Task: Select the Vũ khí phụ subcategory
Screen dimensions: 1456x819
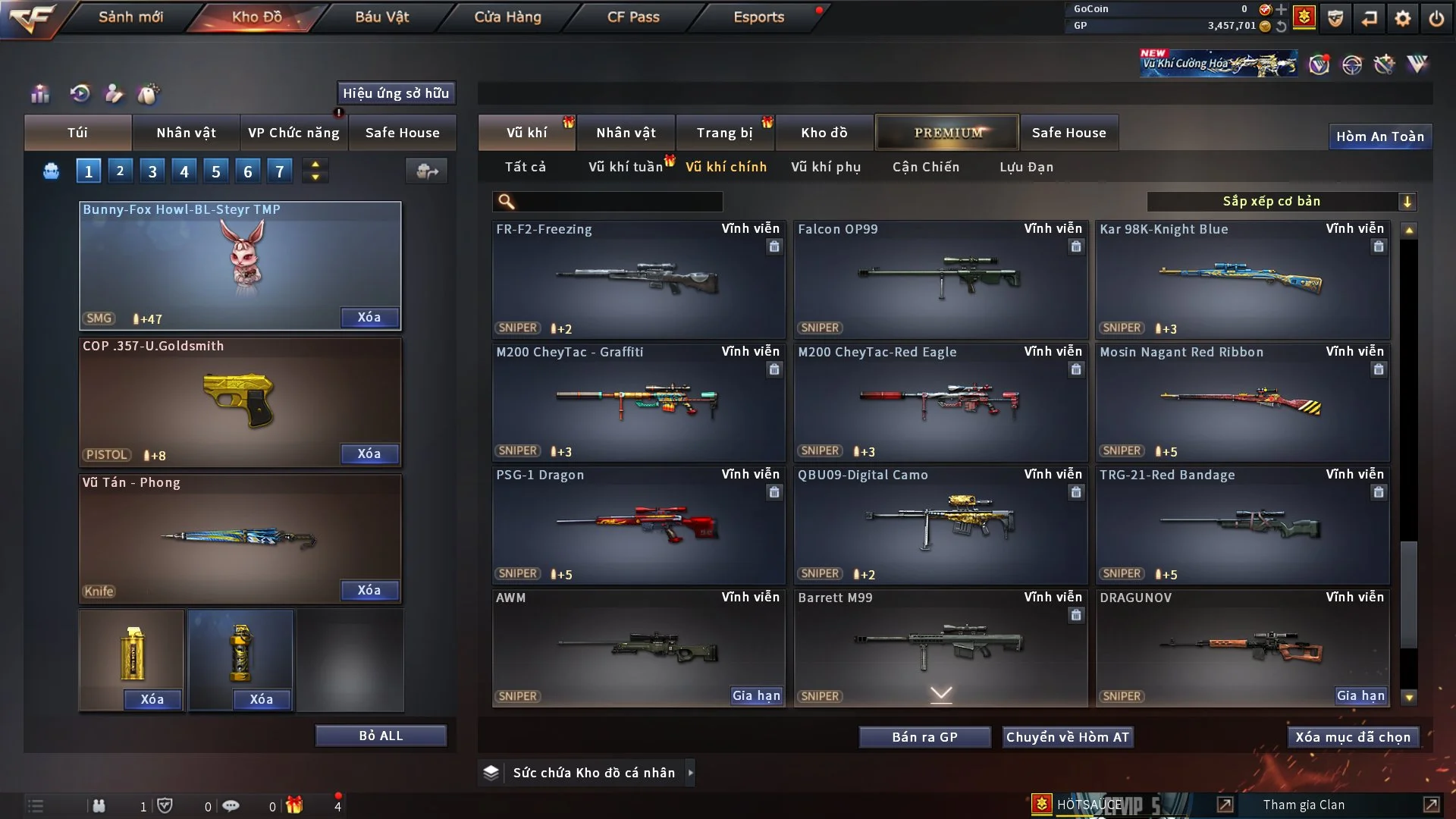Action: (x=825, y=167)
